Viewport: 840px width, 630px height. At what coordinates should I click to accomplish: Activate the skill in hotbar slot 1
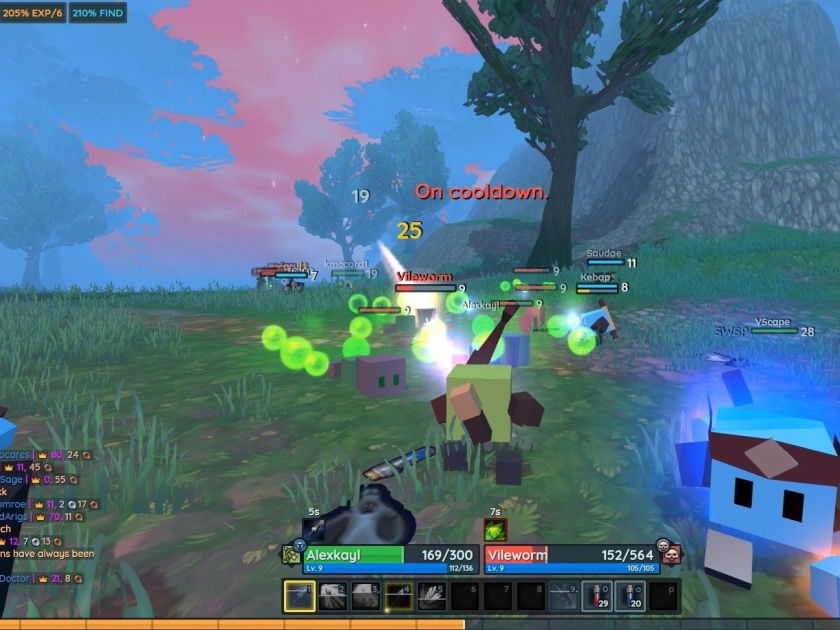(x=300, y=596)
